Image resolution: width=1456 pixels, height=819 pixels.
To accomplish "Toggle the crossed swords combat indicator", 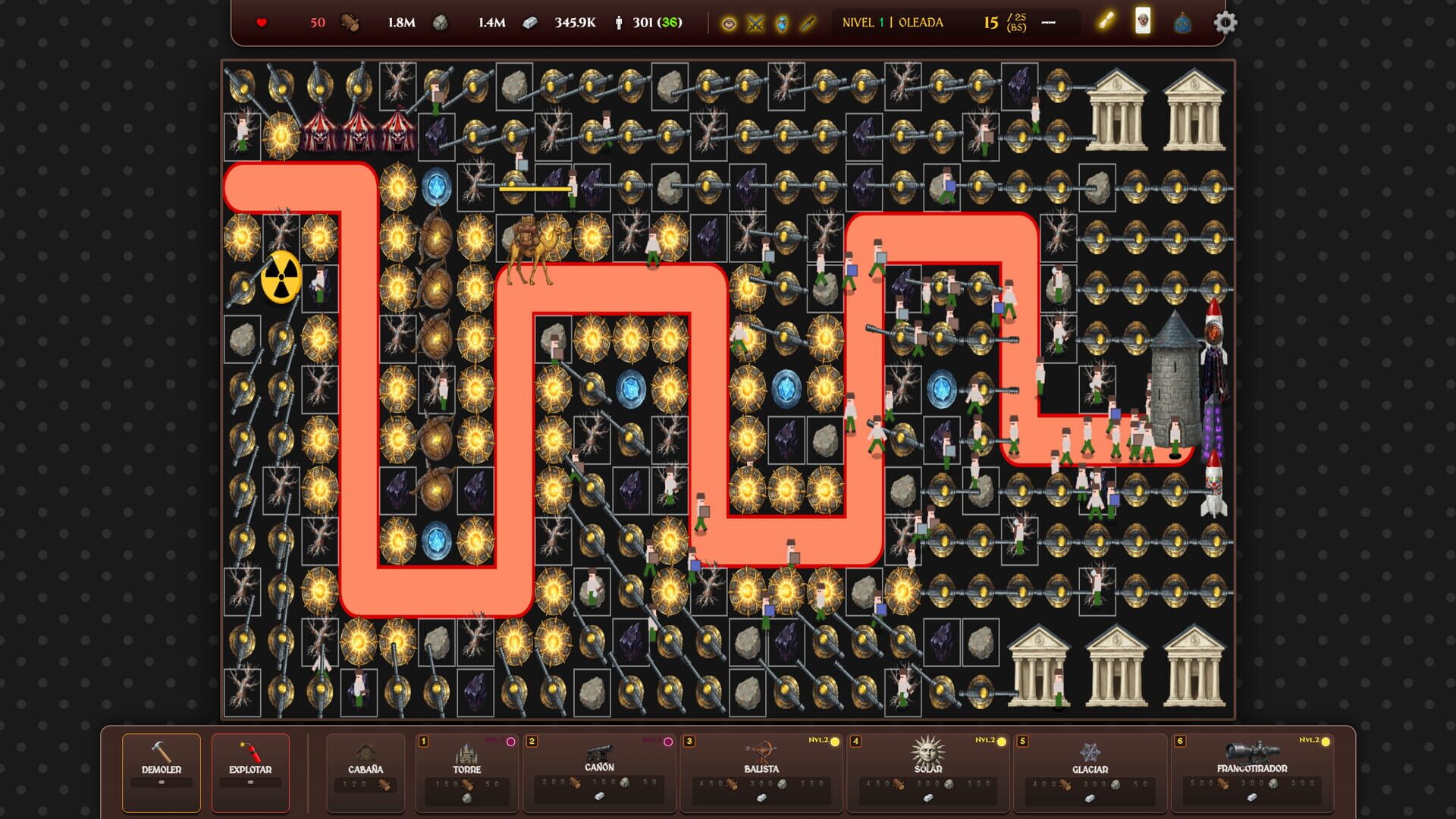I will pyautogui.click(x=755, y=23).
